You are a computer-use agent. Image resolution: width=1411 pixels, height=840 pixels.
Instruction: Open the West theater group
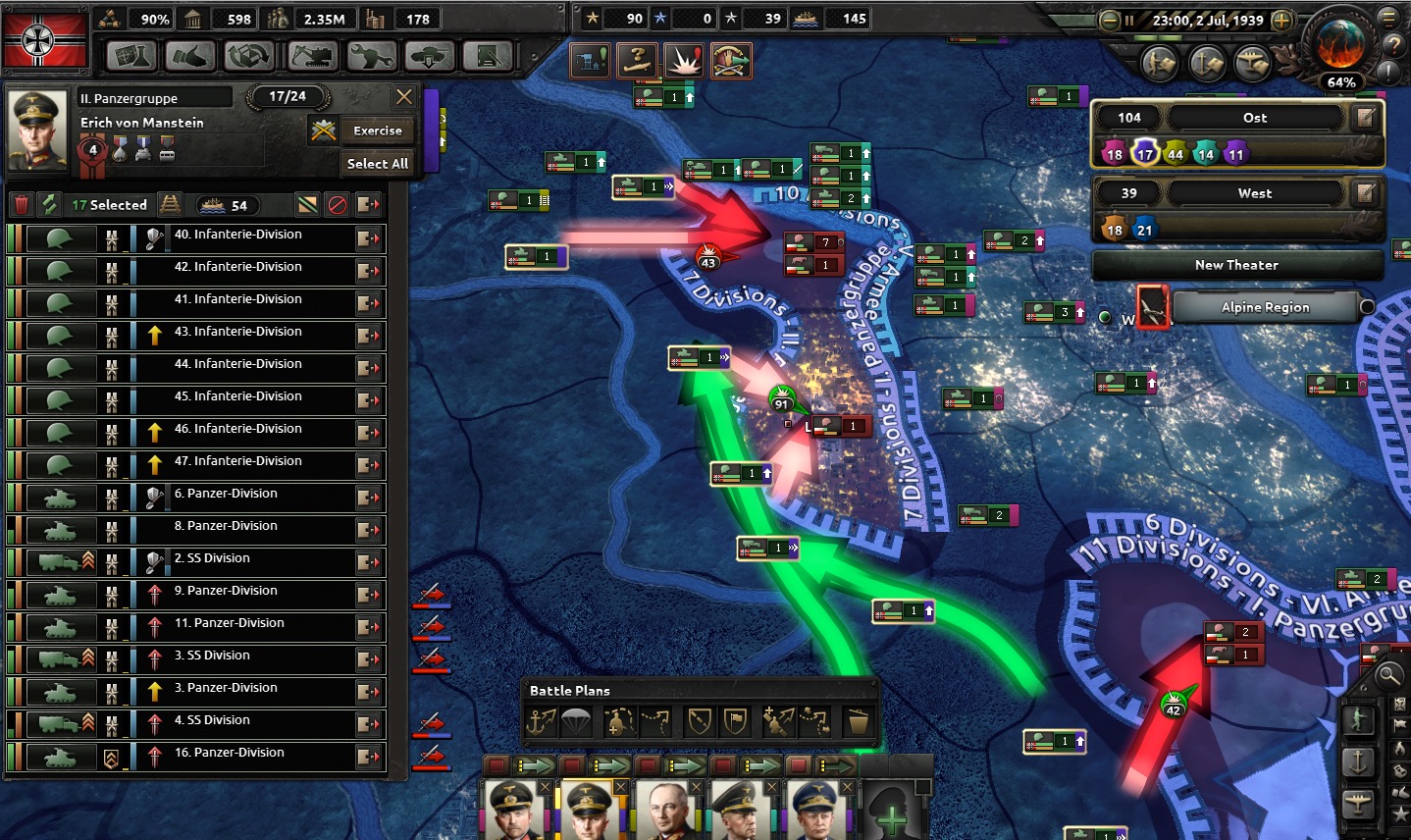coord(1254,193)
